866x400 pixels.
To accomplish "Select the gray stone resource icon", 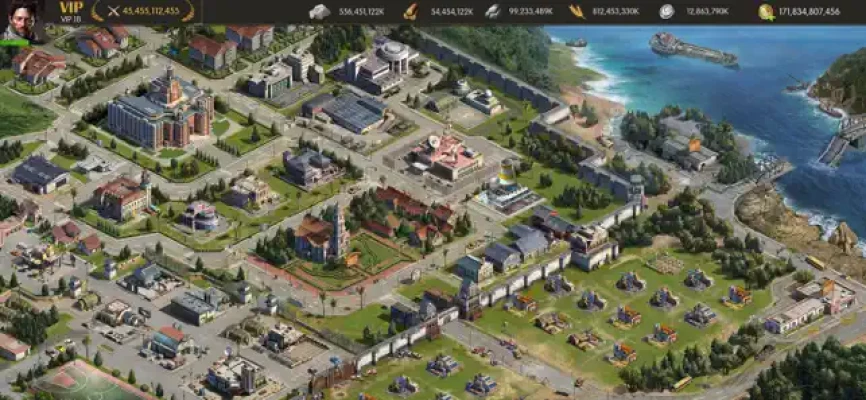I will point(319,12).
